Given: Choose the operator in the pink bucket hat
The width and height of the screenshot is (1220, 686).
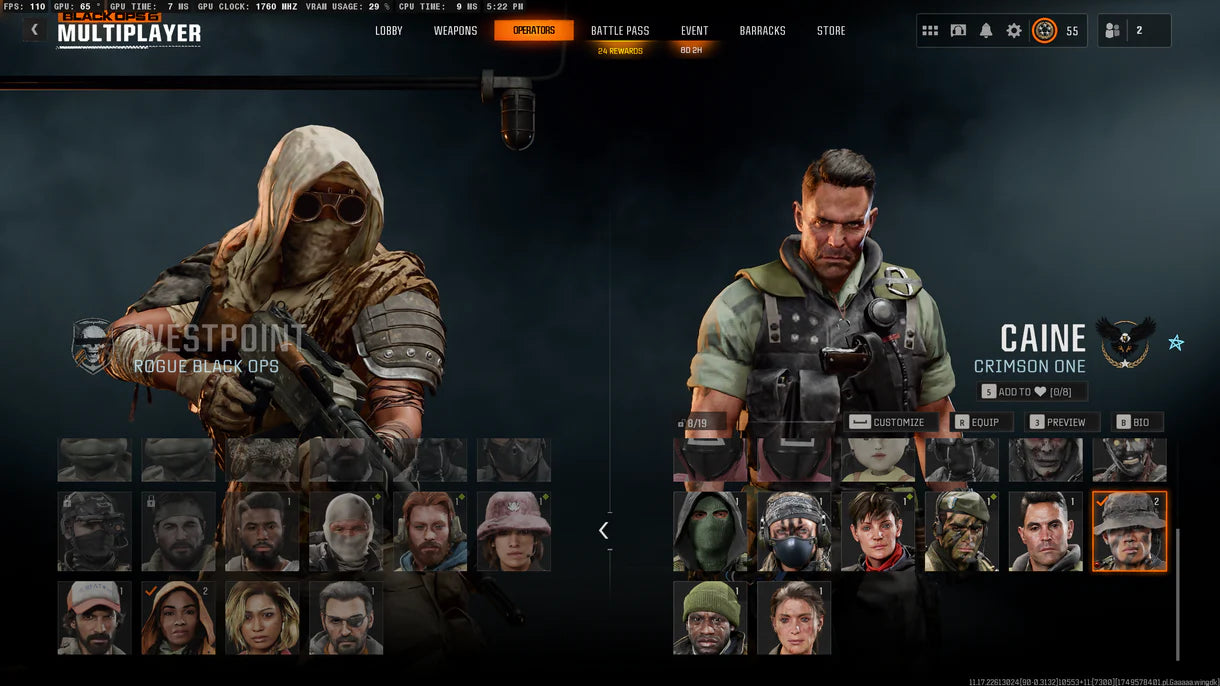Looking at the screenshot, I should pos(514,531).
